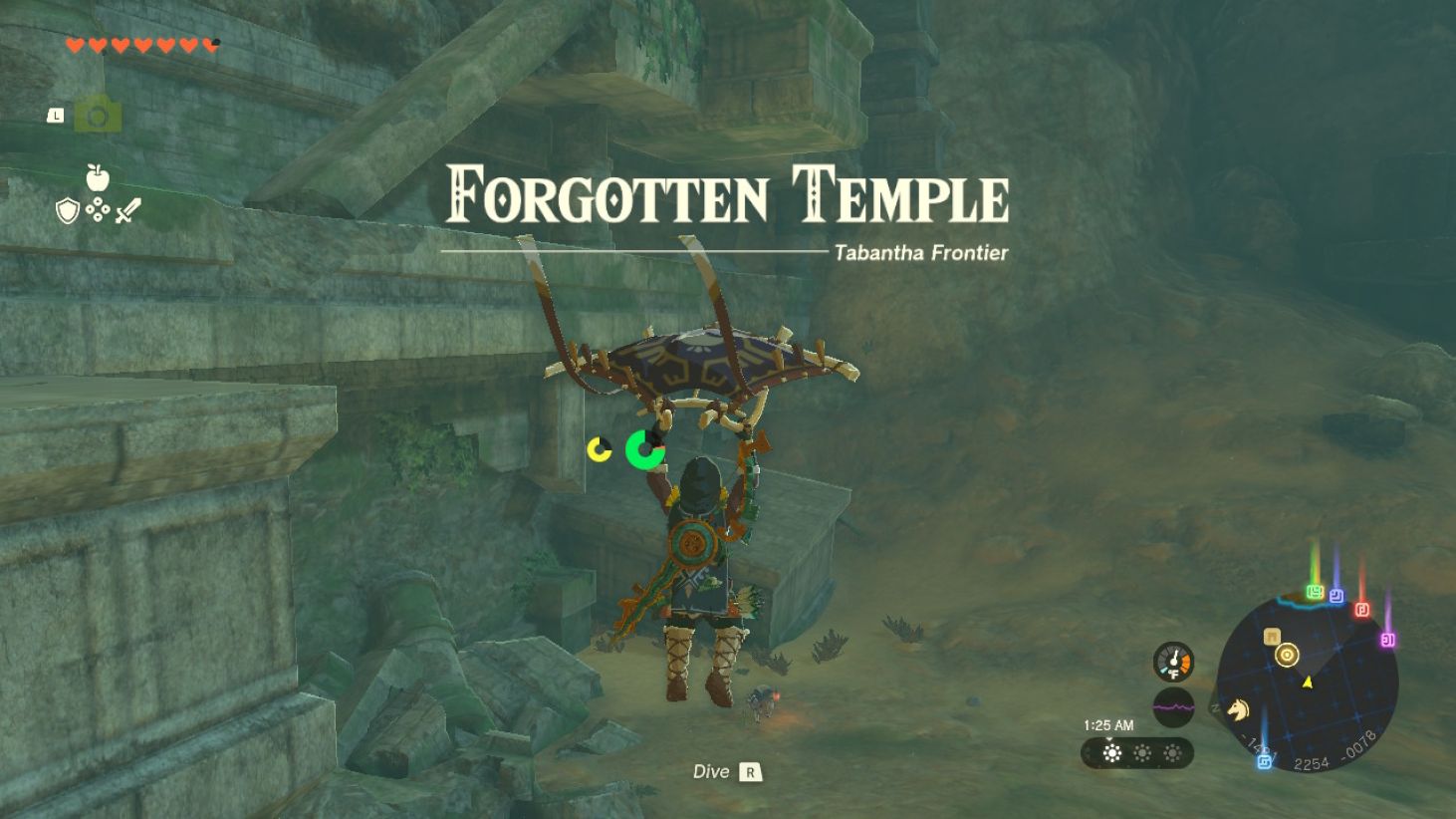The height and width of the screenshot is (819, 1456).
Task: Toggle the purple noise meter
Action: pos(1174,706)
